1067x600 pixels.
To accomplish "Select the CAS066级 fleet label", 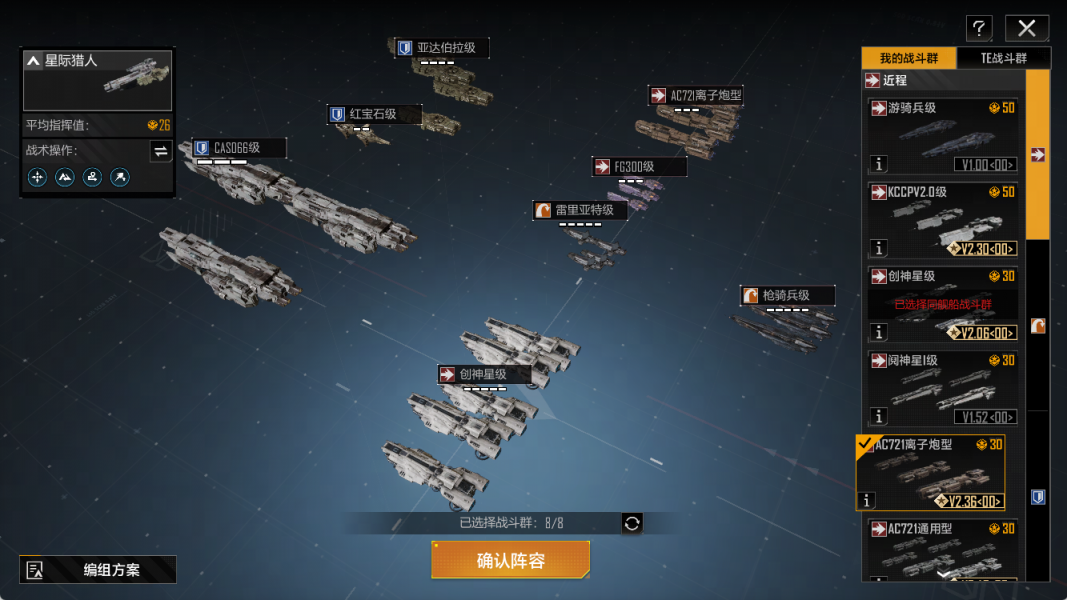I will [239, 148].
